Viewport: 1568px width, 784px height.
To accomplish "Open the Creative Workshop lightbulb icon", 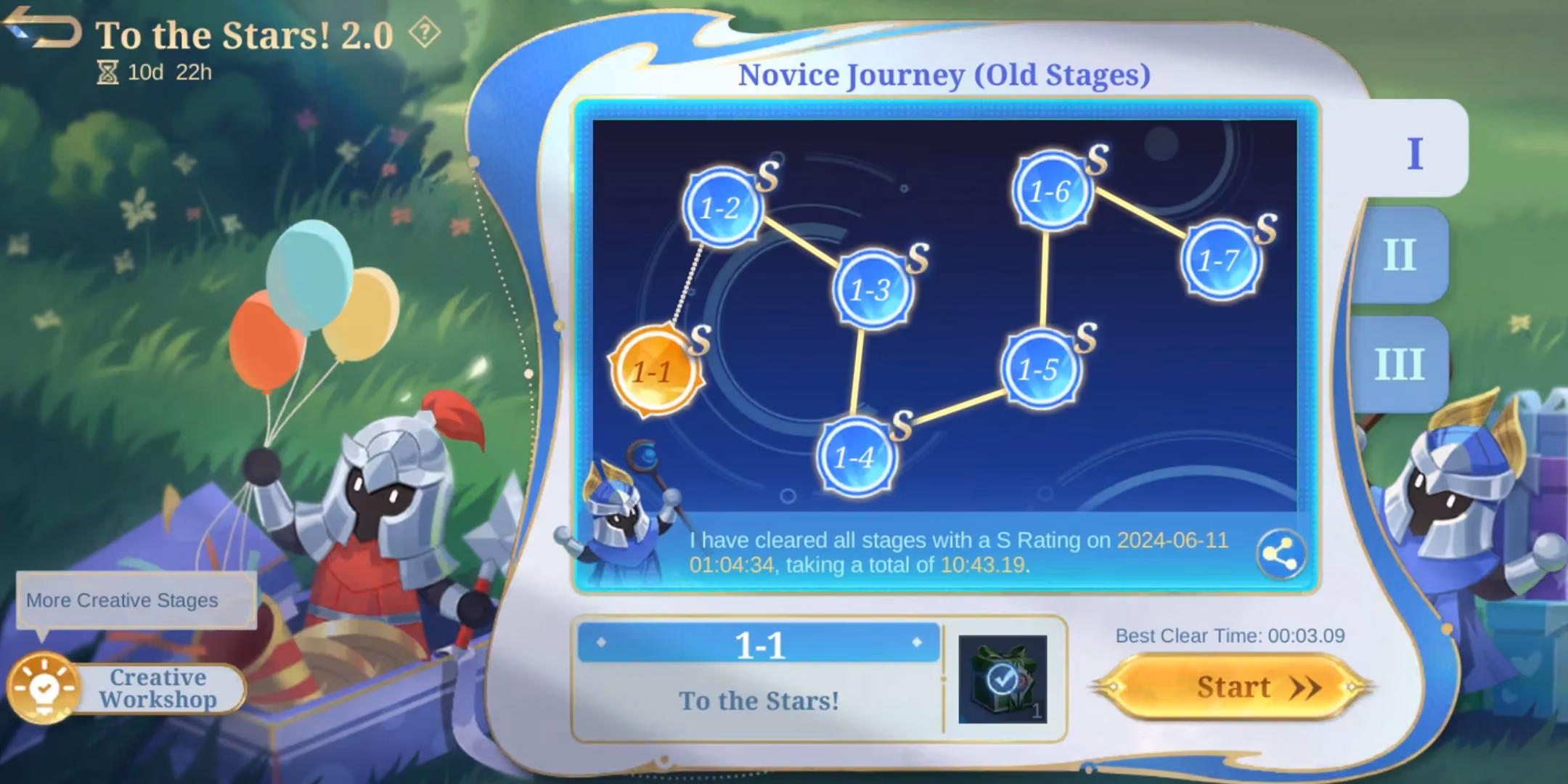I will [45, 687].
